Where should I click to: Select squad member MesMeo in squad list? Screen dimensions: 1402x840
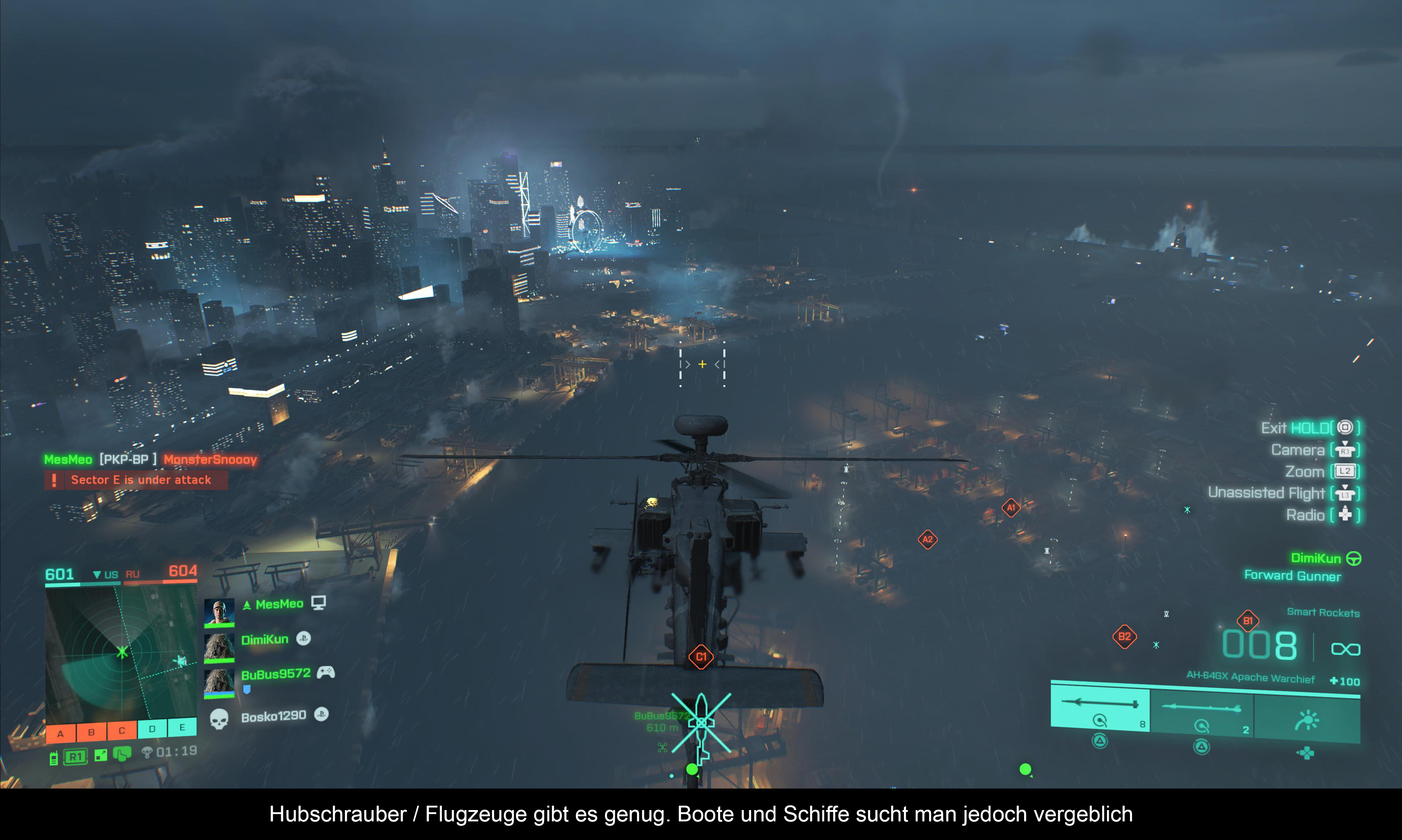click(279, 605)
